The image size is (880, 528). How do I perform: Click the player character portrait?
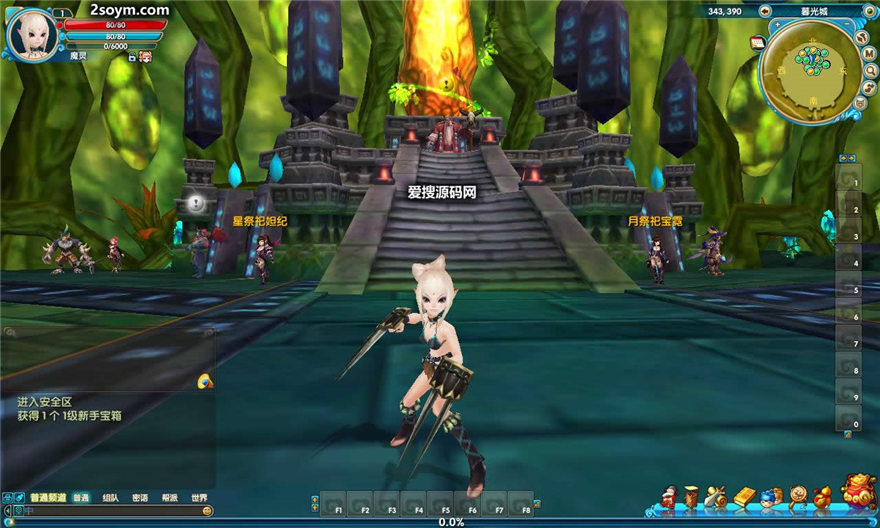coord(28,32)
